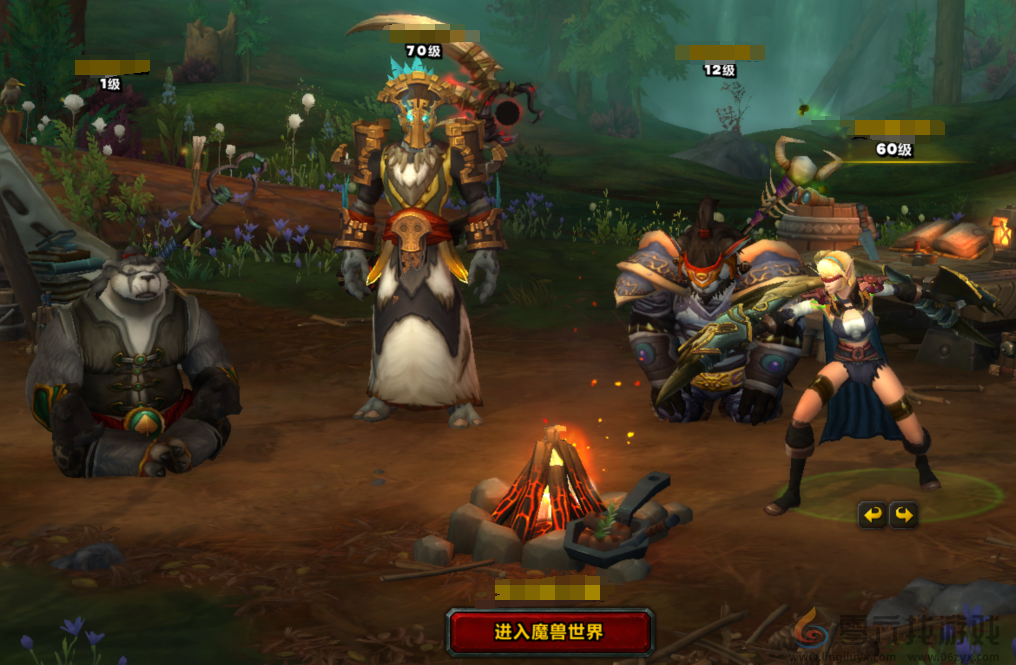Rotate character with the left arrow button

[873, 515]
